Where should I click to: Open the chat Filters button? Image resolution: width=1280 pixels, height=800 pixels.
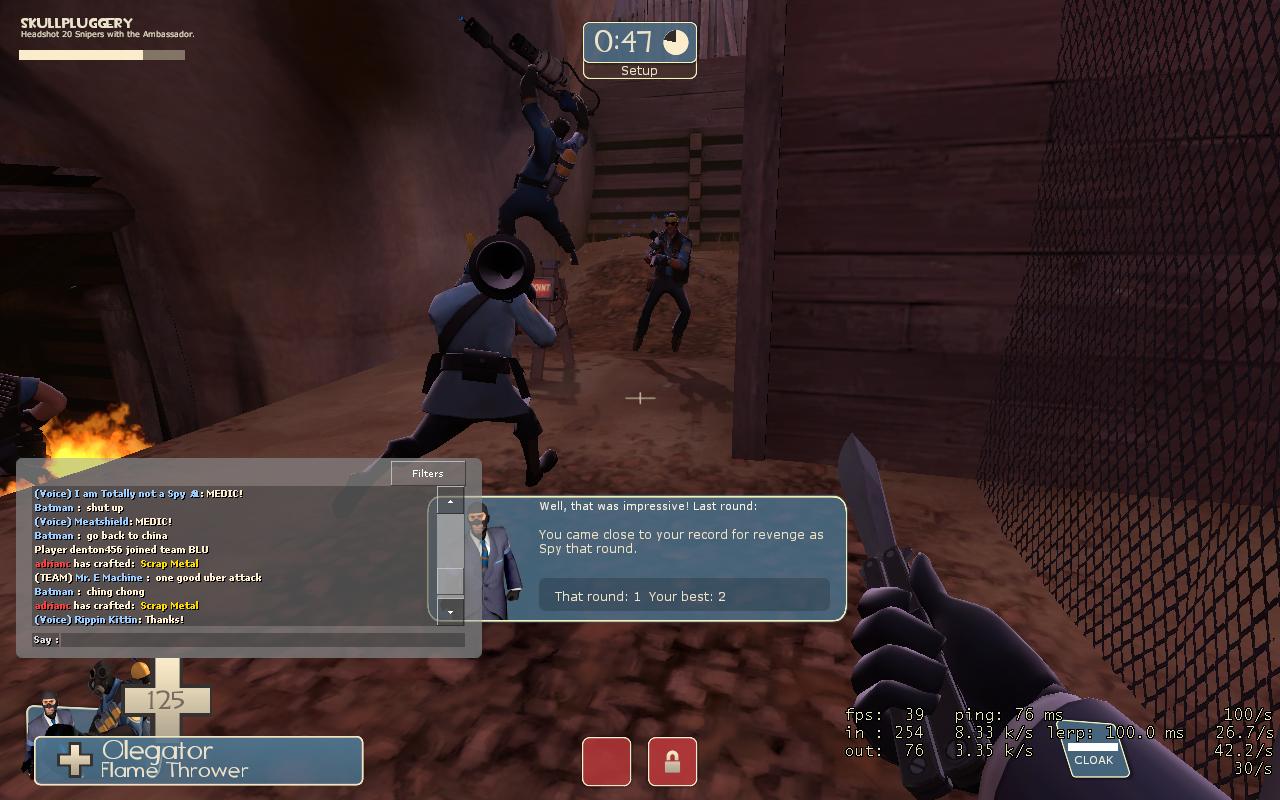coord(427,473)
